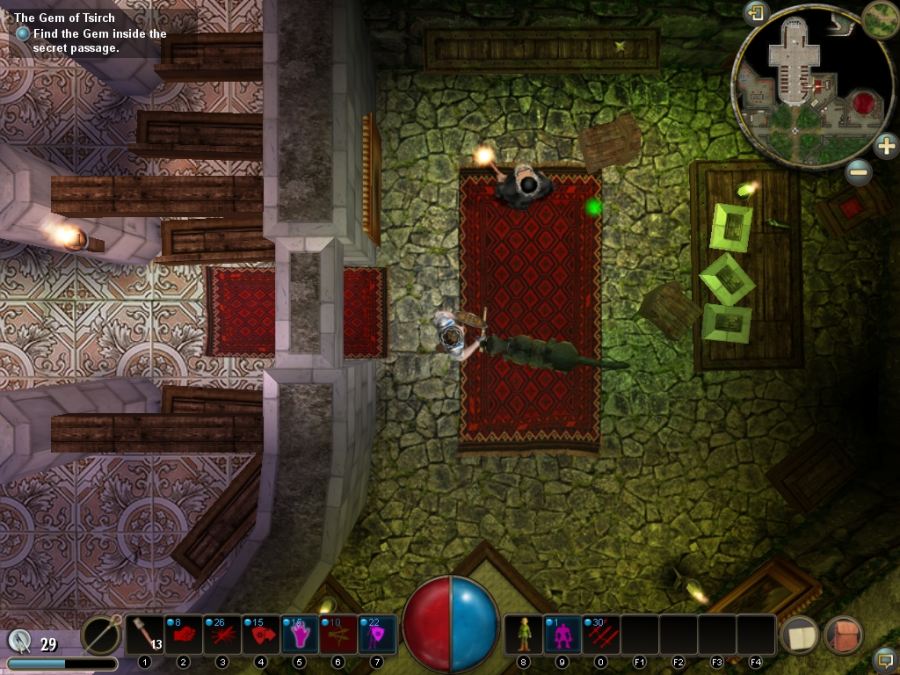Image resolution: width=900 pixels, height=675 pixels.
Task: Zoom out the minimap with minus button
Action: click(858, 172)
